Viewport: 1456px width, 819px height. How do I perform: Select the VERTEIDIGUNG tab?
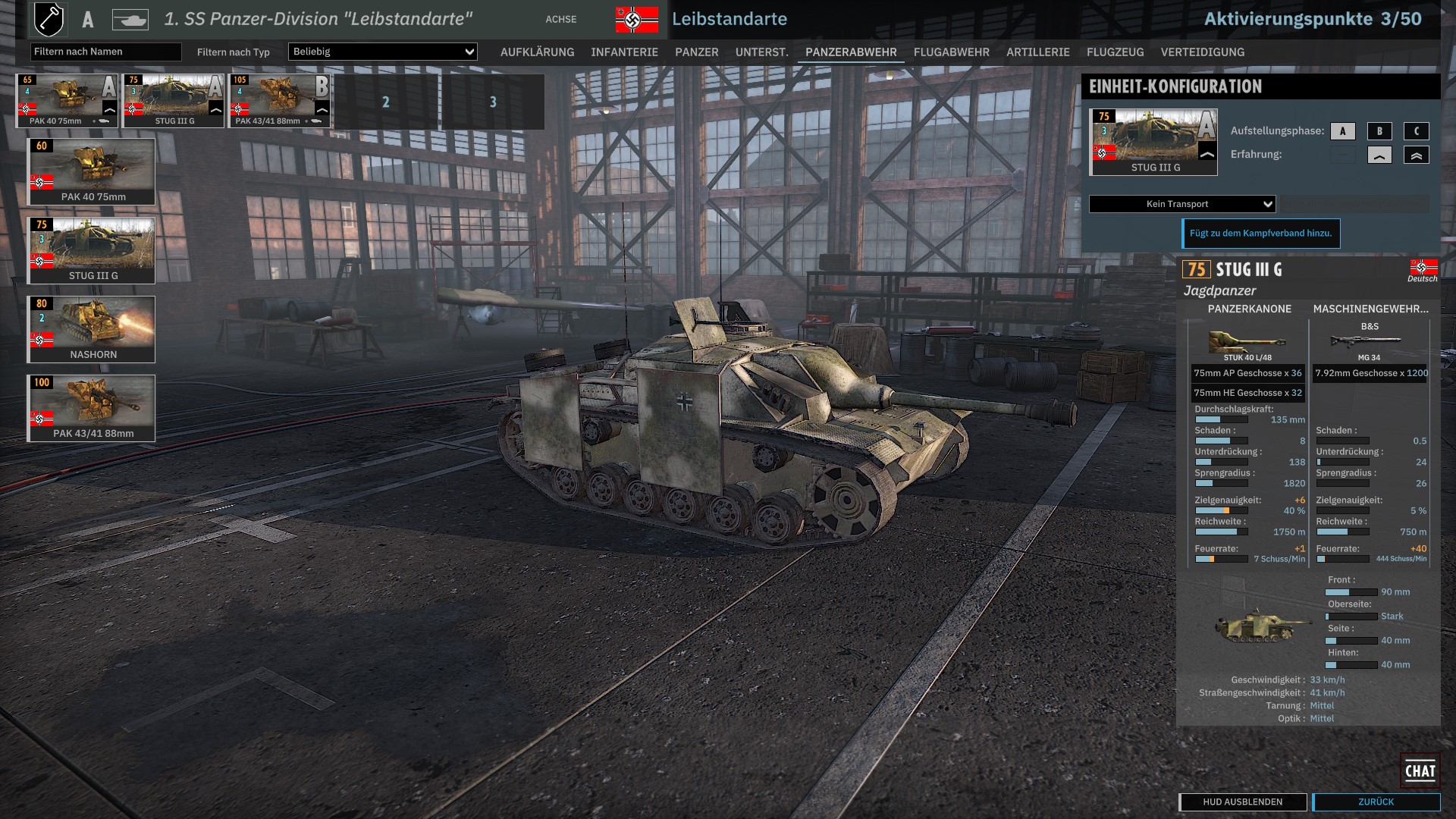(1202, 52)
